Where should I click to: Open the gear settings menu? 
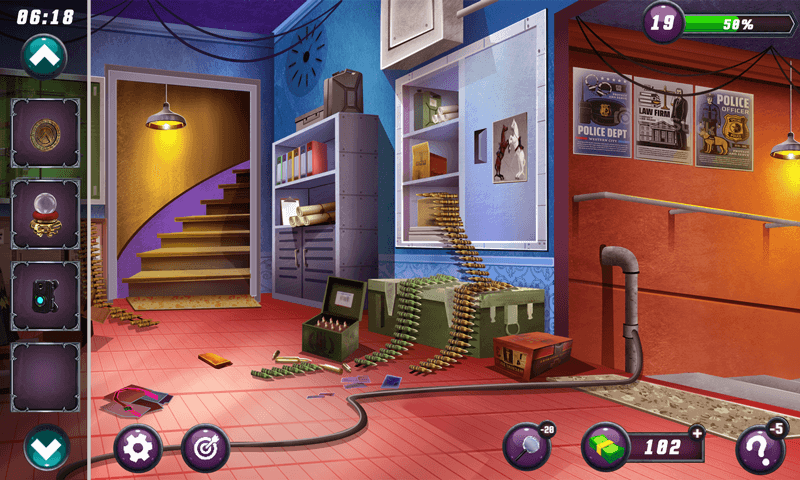138,449
